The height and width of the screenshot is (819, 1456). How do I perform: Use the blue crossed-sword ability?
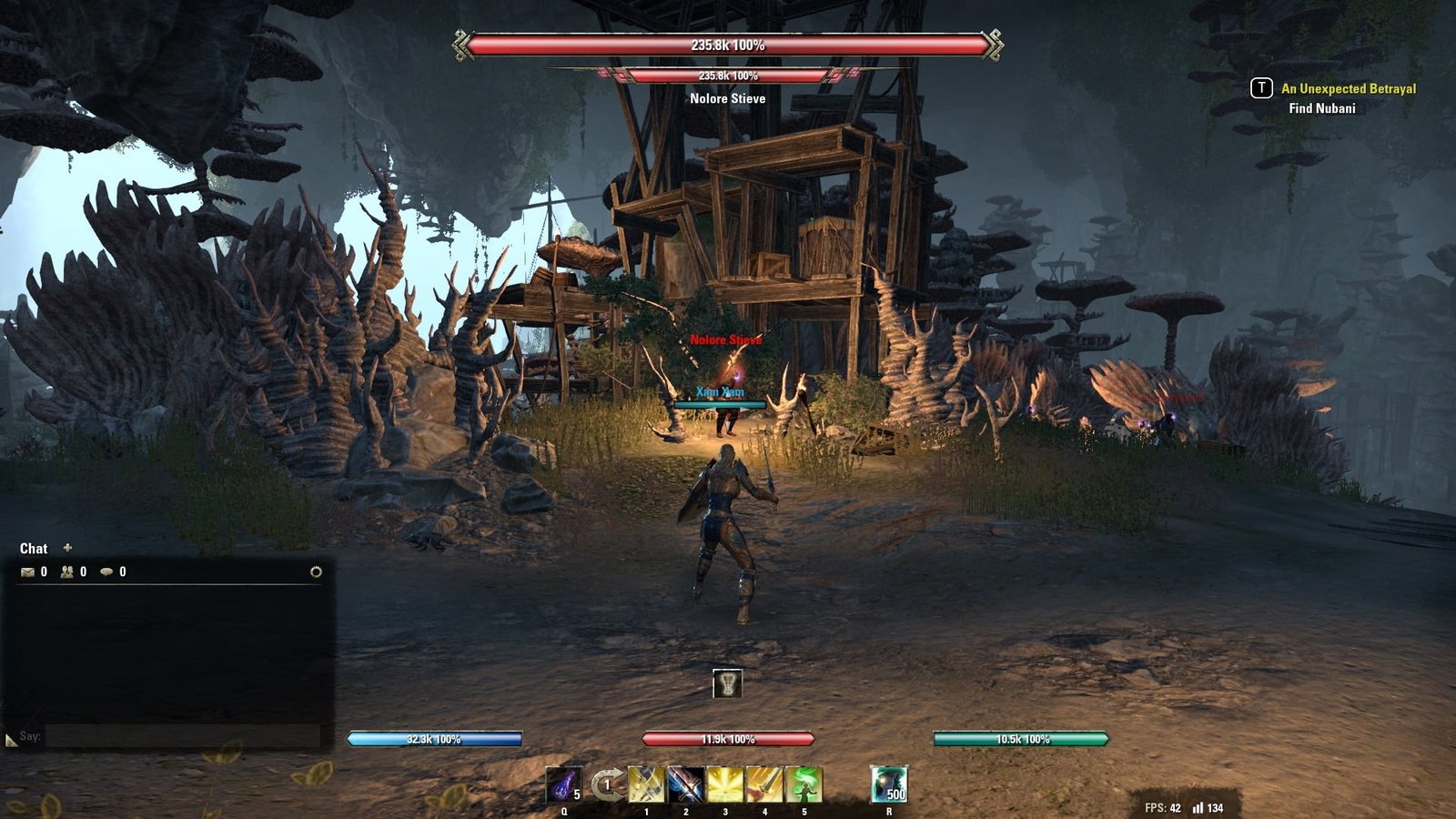[685, 784]
